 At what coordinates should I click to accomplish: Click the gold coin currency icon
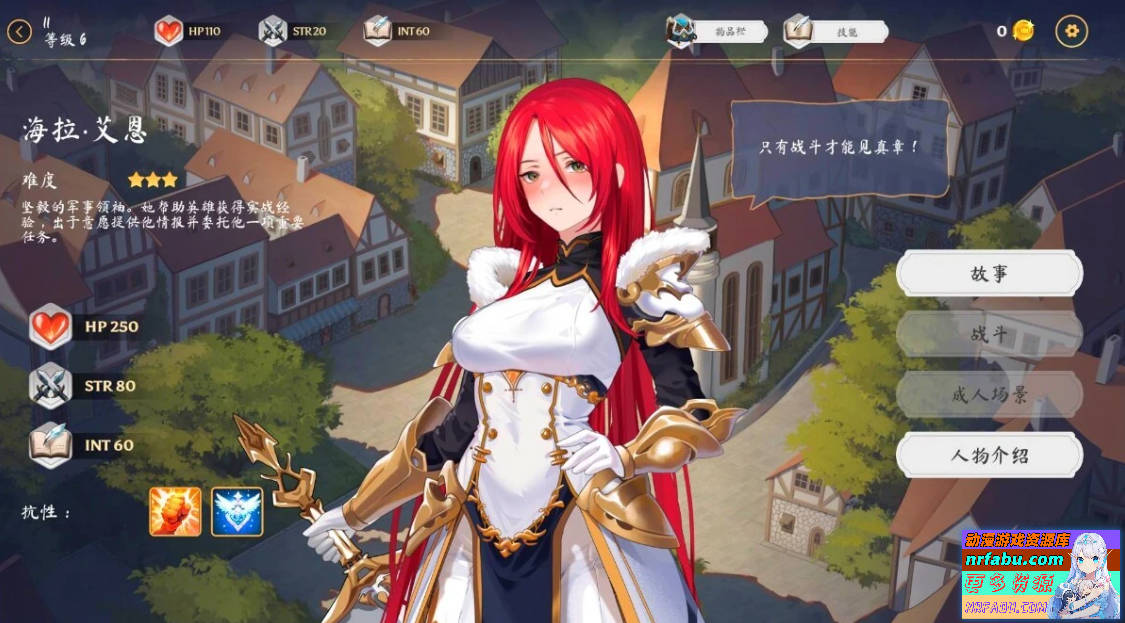point(1023,31)
